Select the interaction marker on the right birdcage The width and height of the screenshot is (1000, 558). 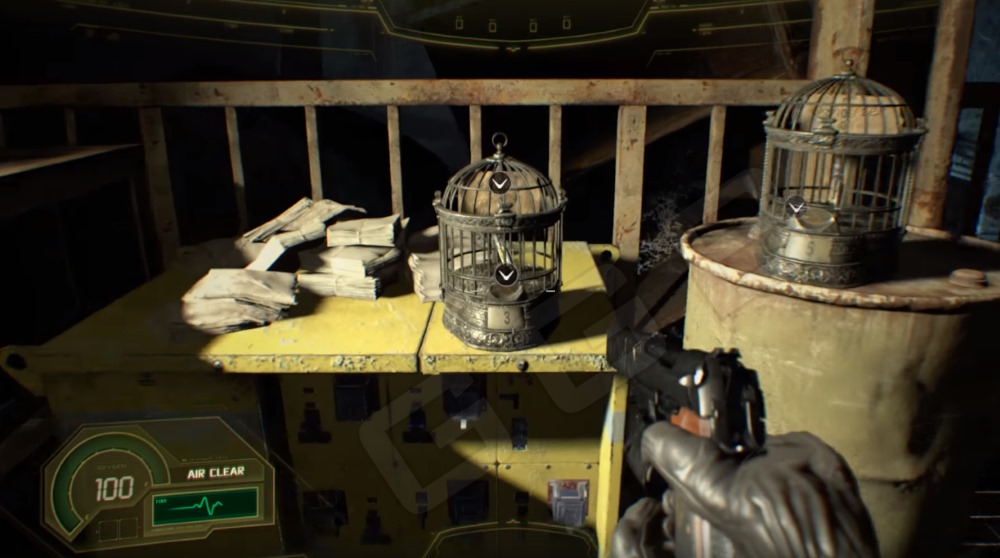click(796, 206)
